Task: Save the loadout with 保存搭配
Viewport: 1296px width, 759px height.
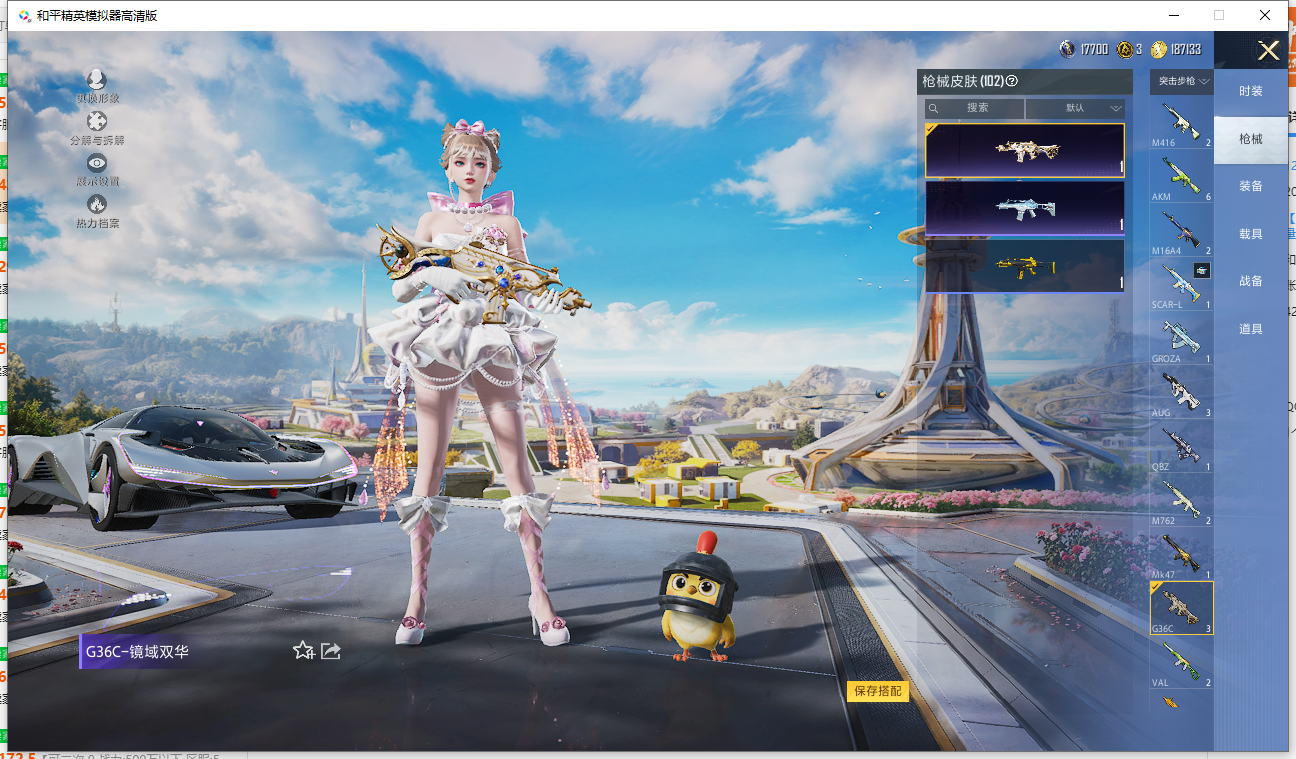Action: click(x=878, y=691)
